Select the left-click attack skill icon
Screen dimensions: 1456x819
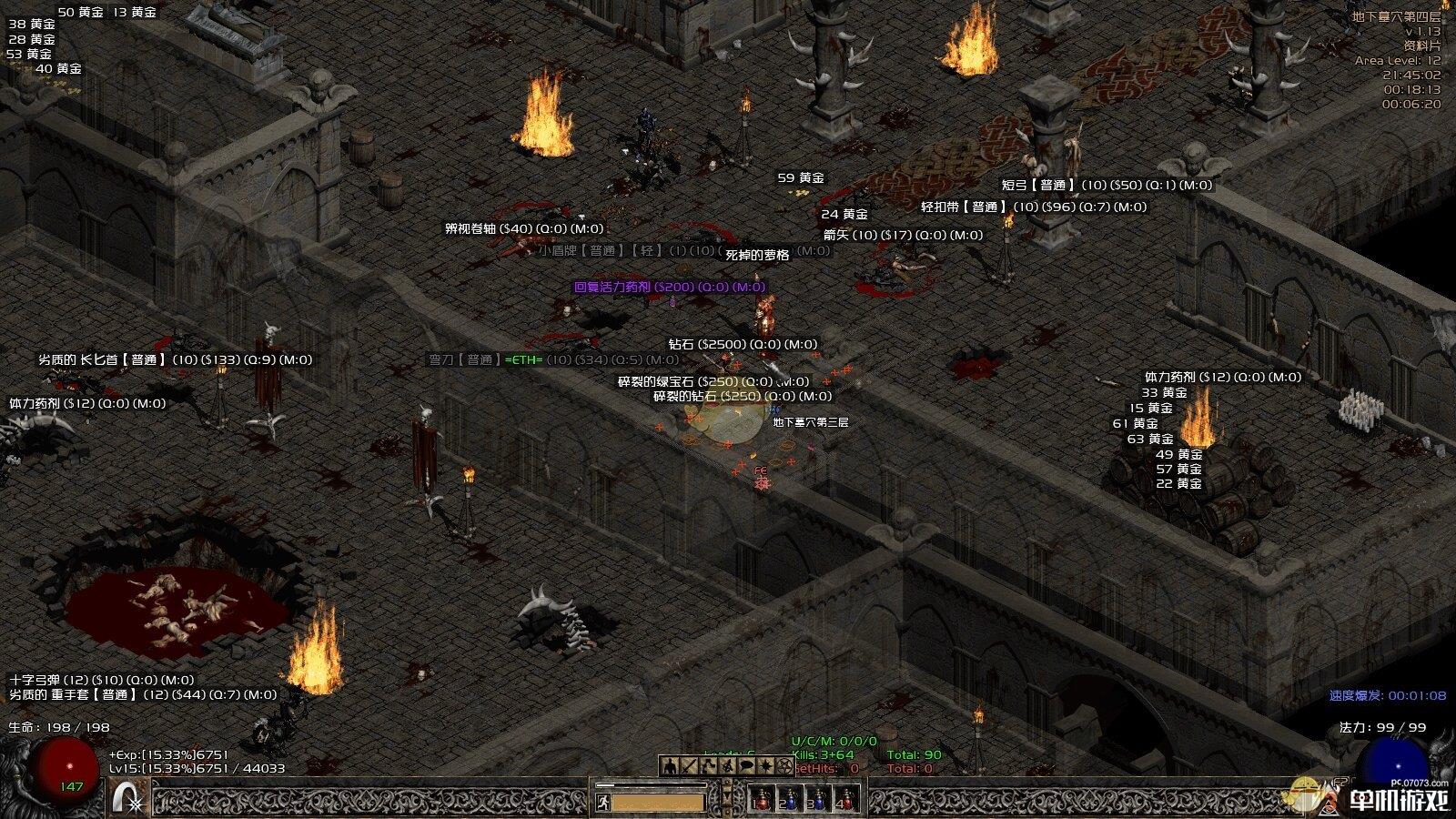[x=128, y=798]
